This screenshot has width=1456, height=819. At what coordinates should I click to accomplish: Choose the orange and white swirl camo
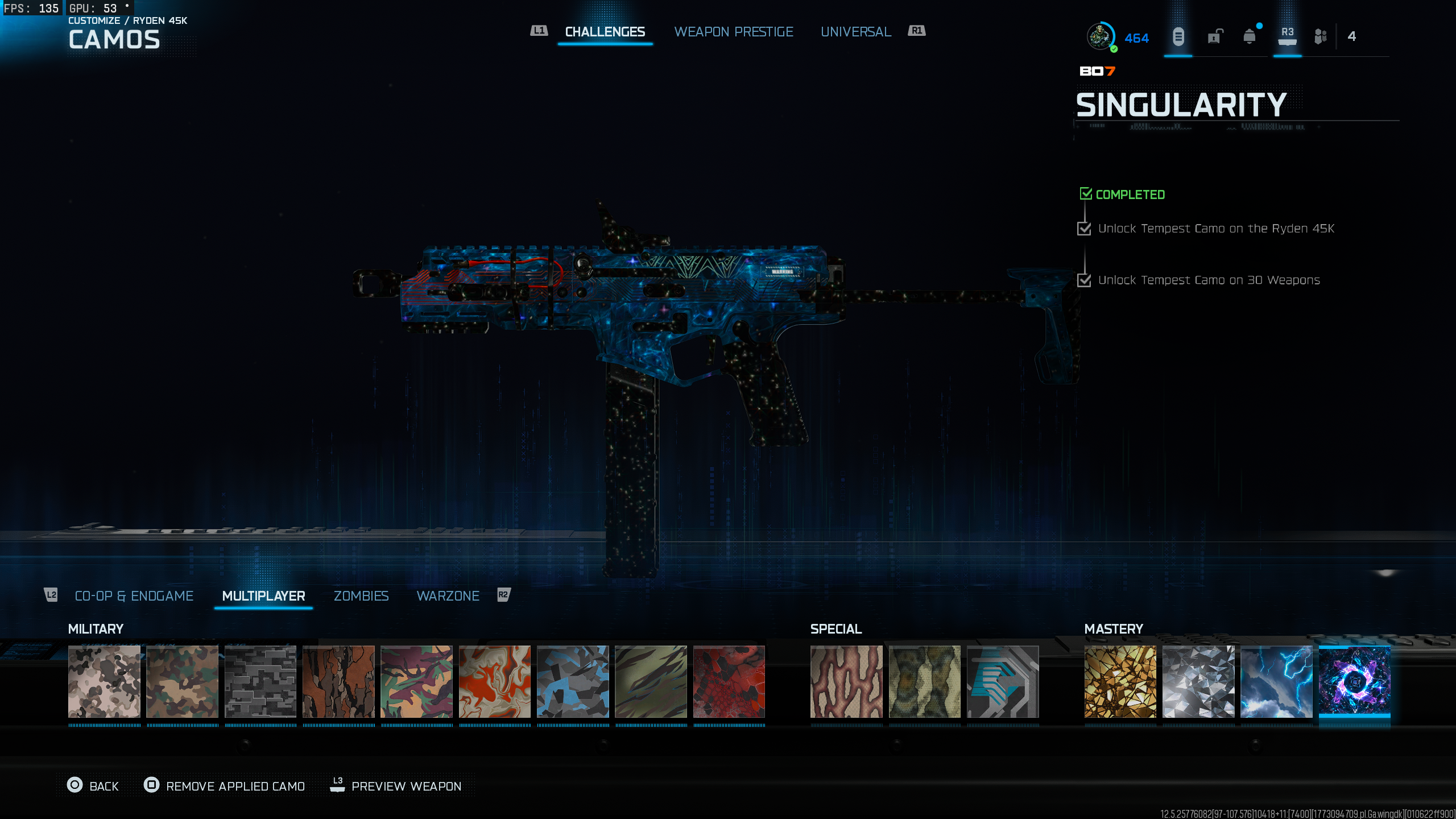click(495, 681)
